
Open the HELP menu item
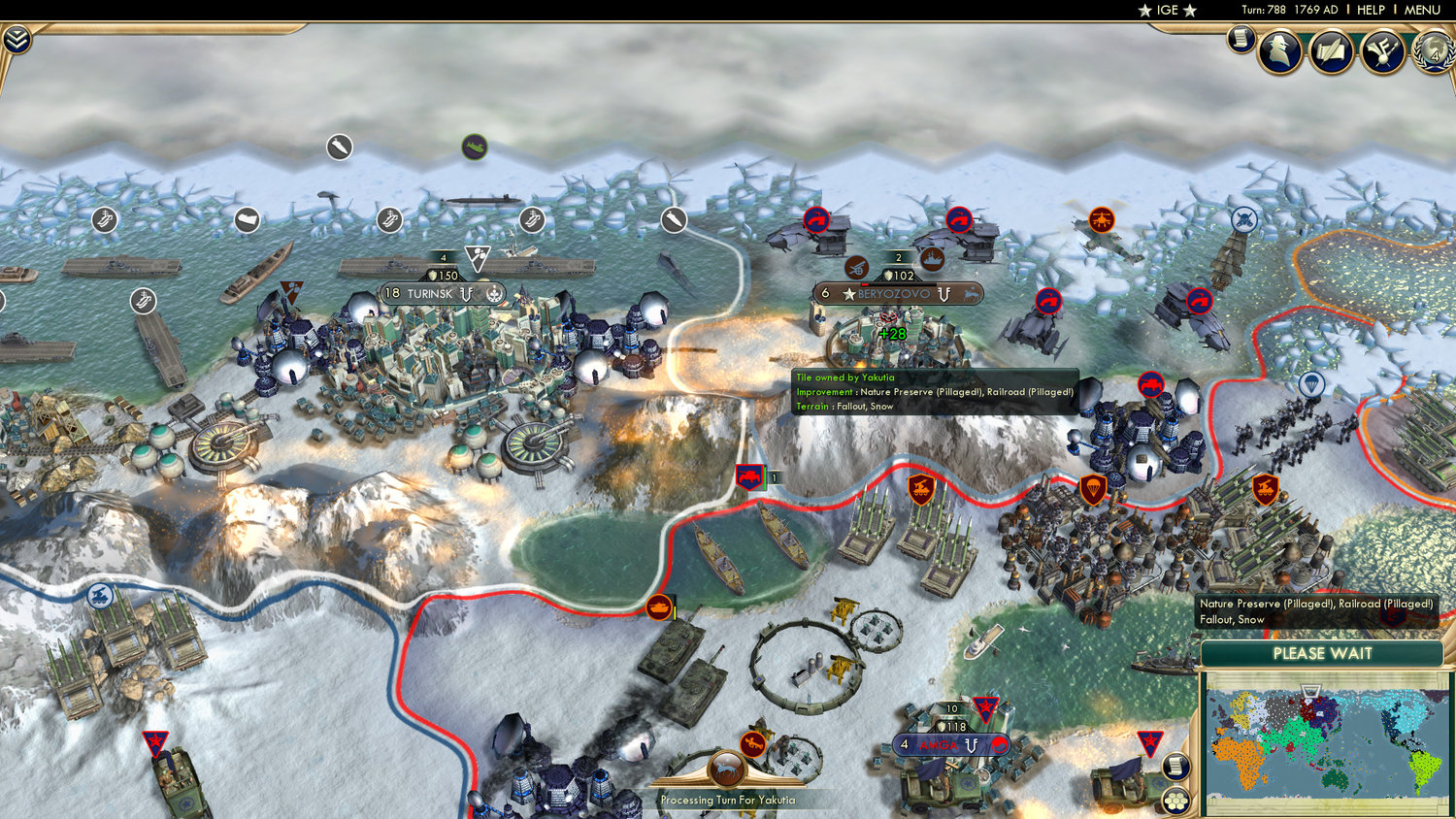coord(1372,10)
